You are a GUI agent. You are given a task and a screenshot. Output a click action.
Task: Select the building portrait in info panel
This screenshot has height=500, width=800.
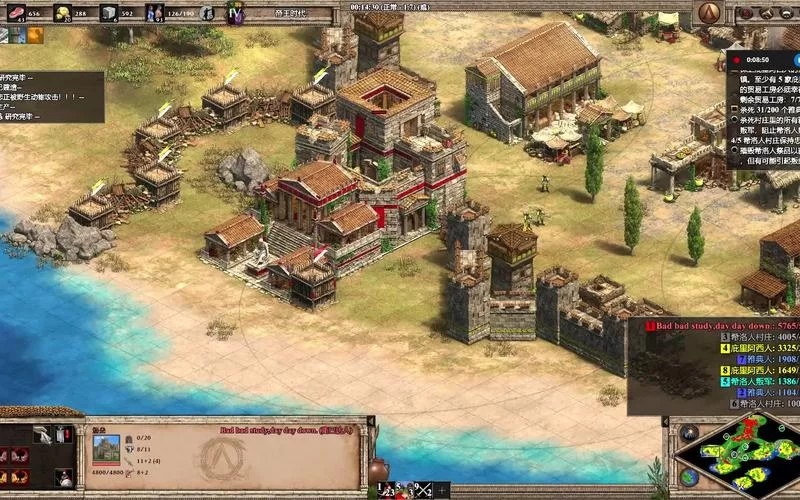pyautogui.click(x=106, y=448)
